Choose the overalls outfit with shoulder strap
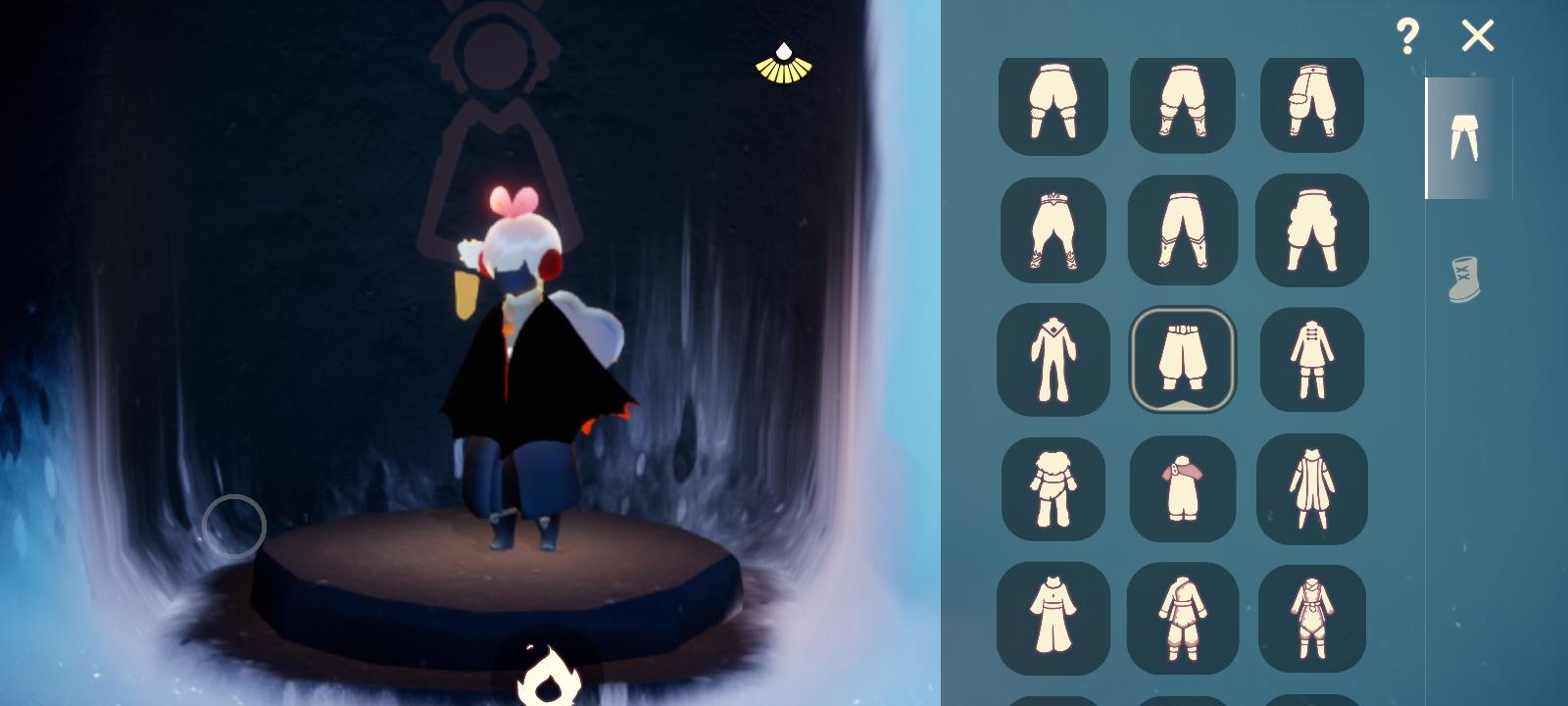The image size is (1568, 706). (1182, 487)
